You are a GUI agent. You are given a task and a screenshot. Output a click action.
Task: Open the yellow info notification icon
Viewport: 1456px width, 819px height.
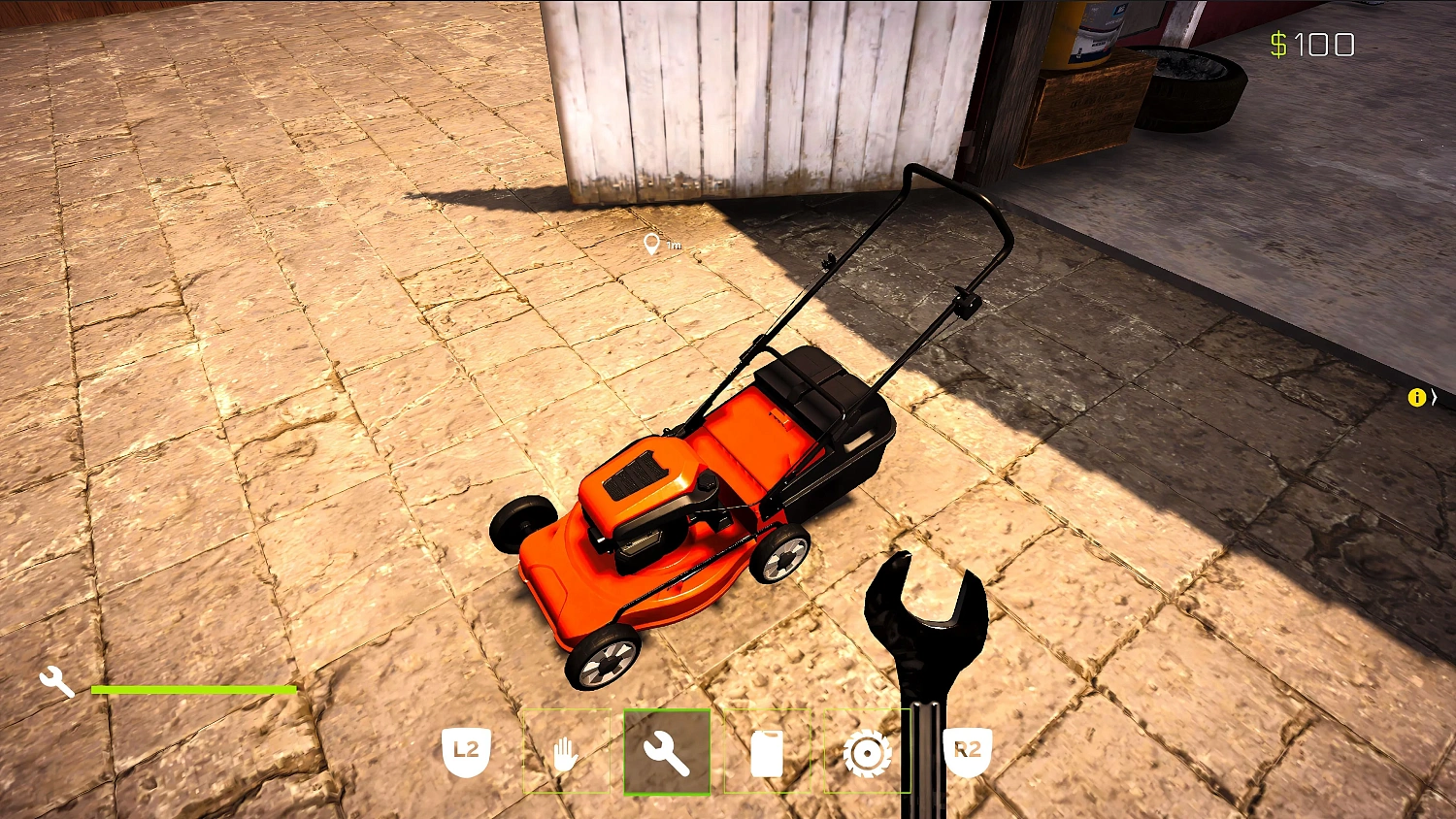pyautogui.click(x=1416, y=397)
